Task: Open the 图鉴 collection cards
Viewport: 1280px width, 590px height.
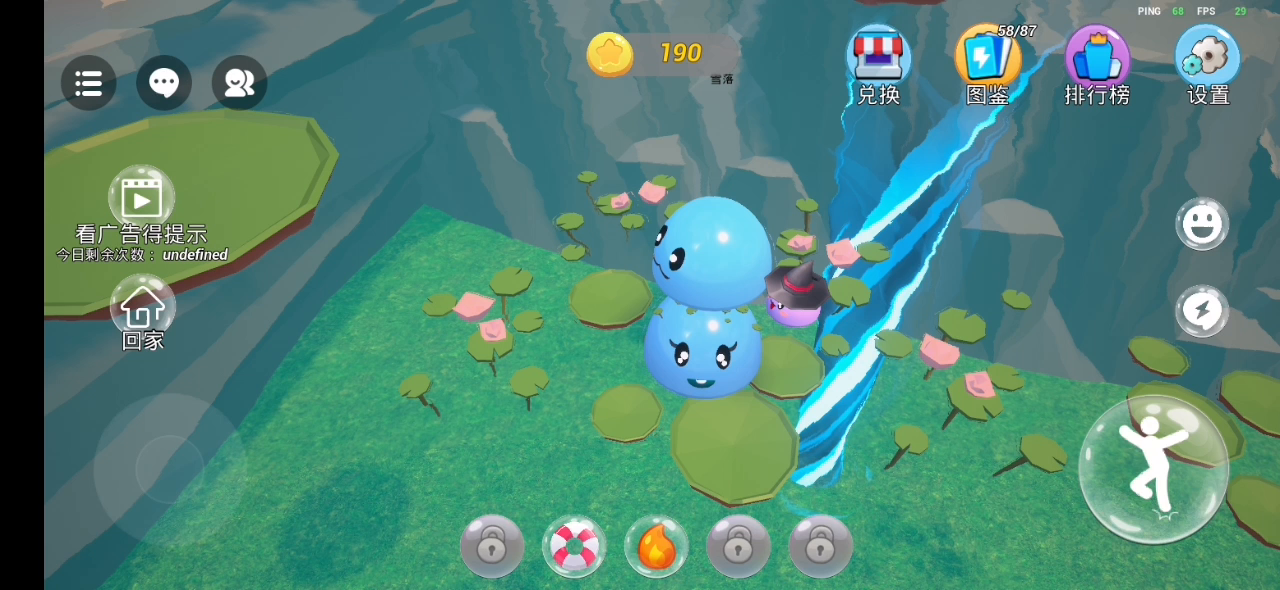Action: tap(987, 60)
